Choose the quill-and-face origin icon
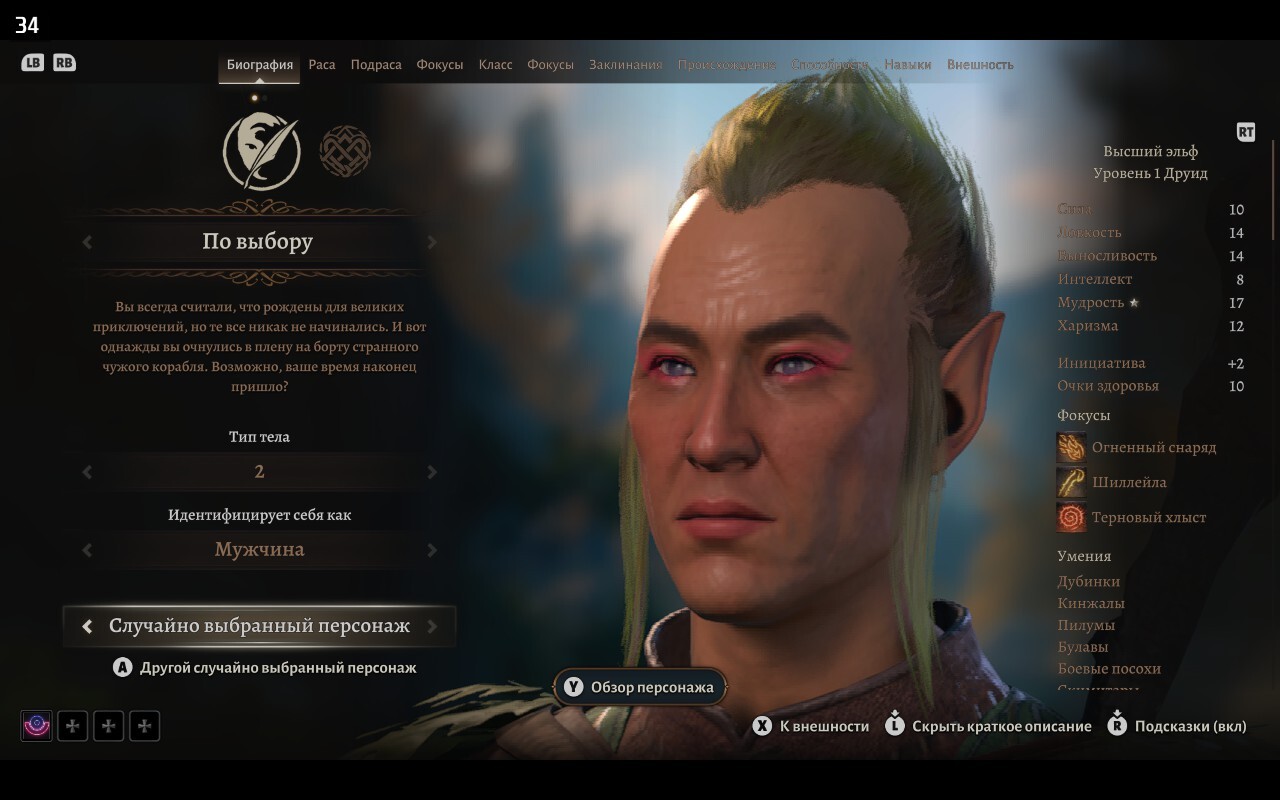 click(261, 151)
